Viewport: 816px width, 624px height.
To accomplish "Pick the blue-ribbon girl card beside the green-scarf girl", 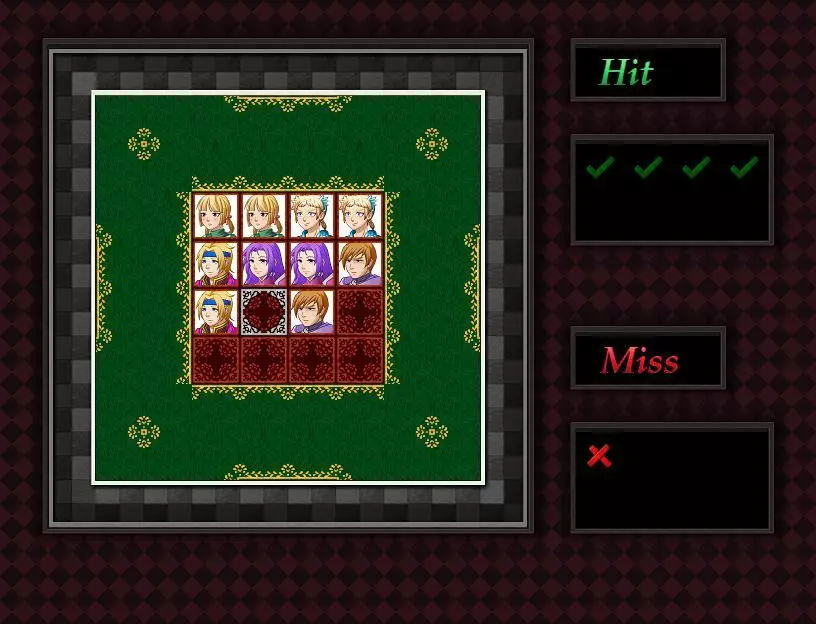I will coord(312,216).
